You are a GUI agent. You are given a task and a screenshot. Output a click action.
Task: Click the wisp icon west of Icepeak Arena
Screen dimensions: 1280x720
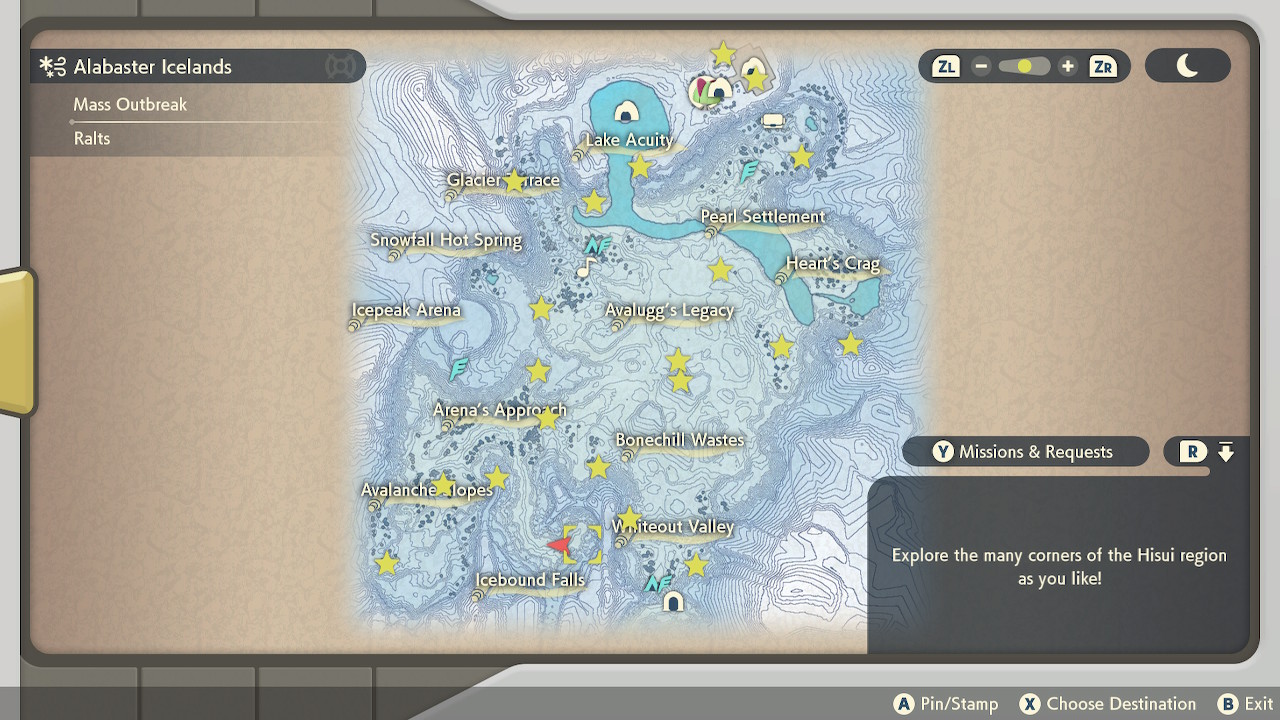click(458, 369)
